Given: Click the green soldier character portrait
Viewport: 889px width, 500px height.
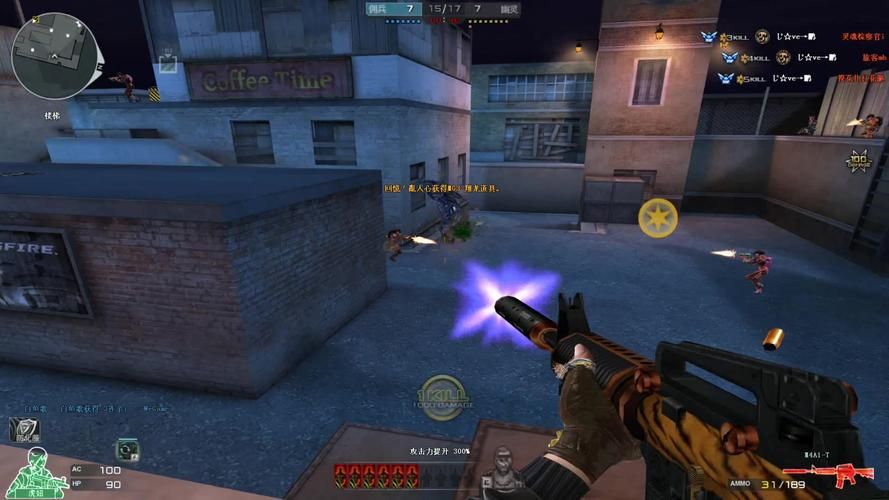Looking at the screenshot, I should (x=37, y=472).
